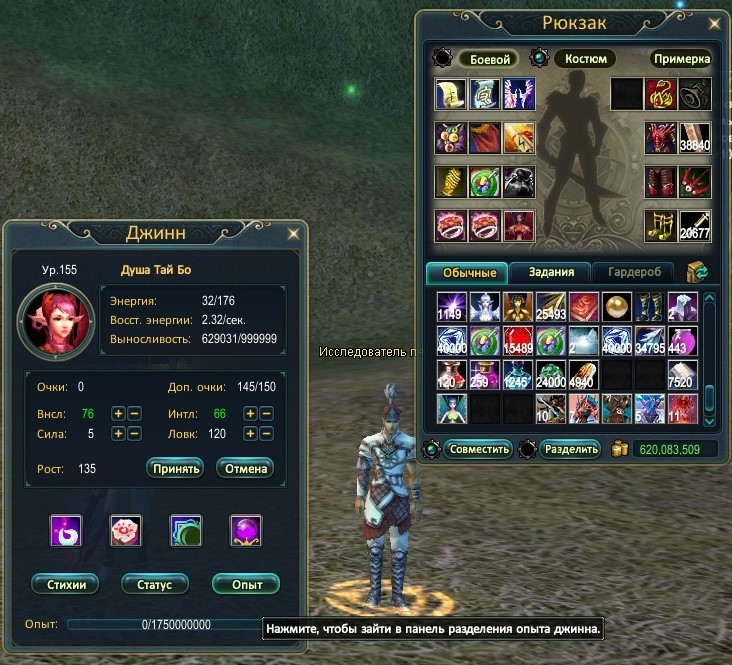Confirm stats with the Принять button

(175, 468)
